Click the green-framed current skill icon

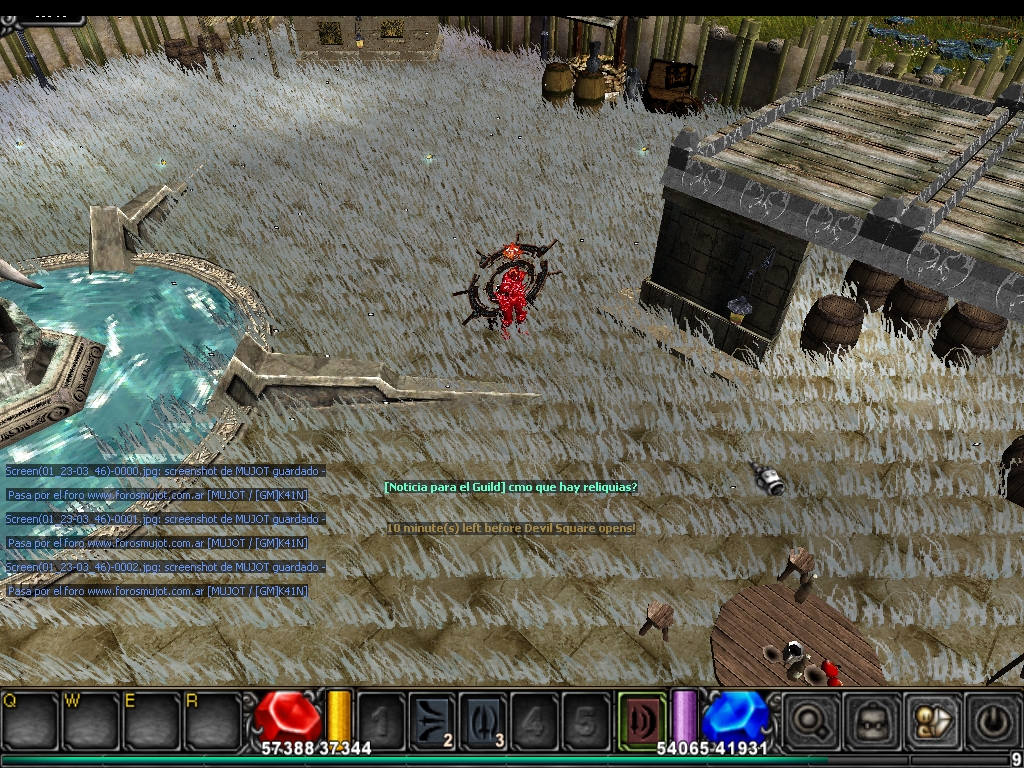[x=641, y=717]
